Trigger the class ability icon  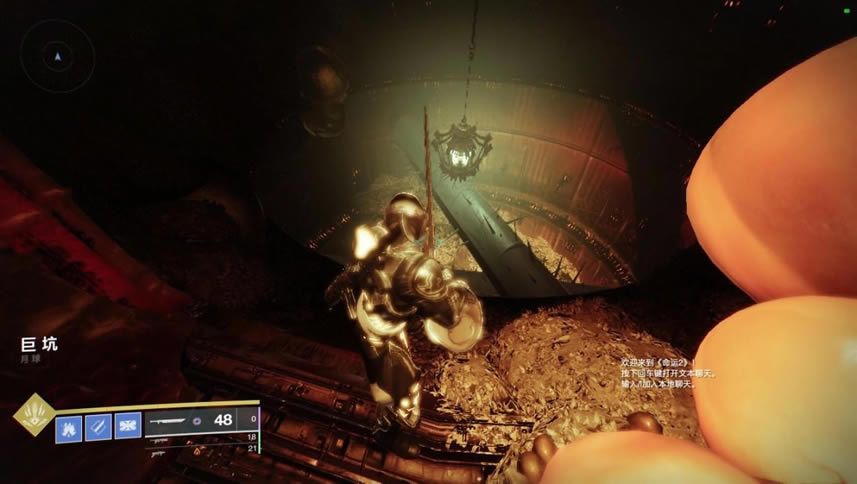pos(127,426)
